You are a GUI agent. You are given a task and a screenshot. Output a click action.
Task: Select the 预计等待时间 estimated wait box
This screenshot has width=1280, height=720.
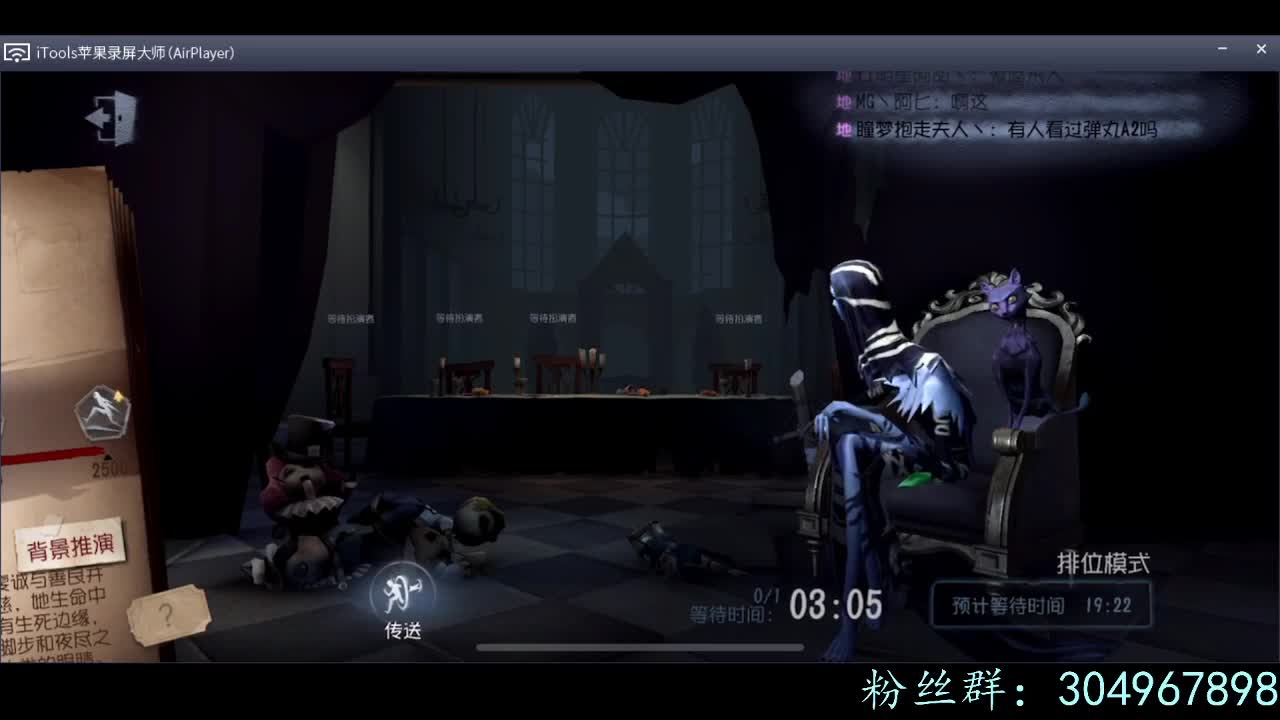(1040, 604)
